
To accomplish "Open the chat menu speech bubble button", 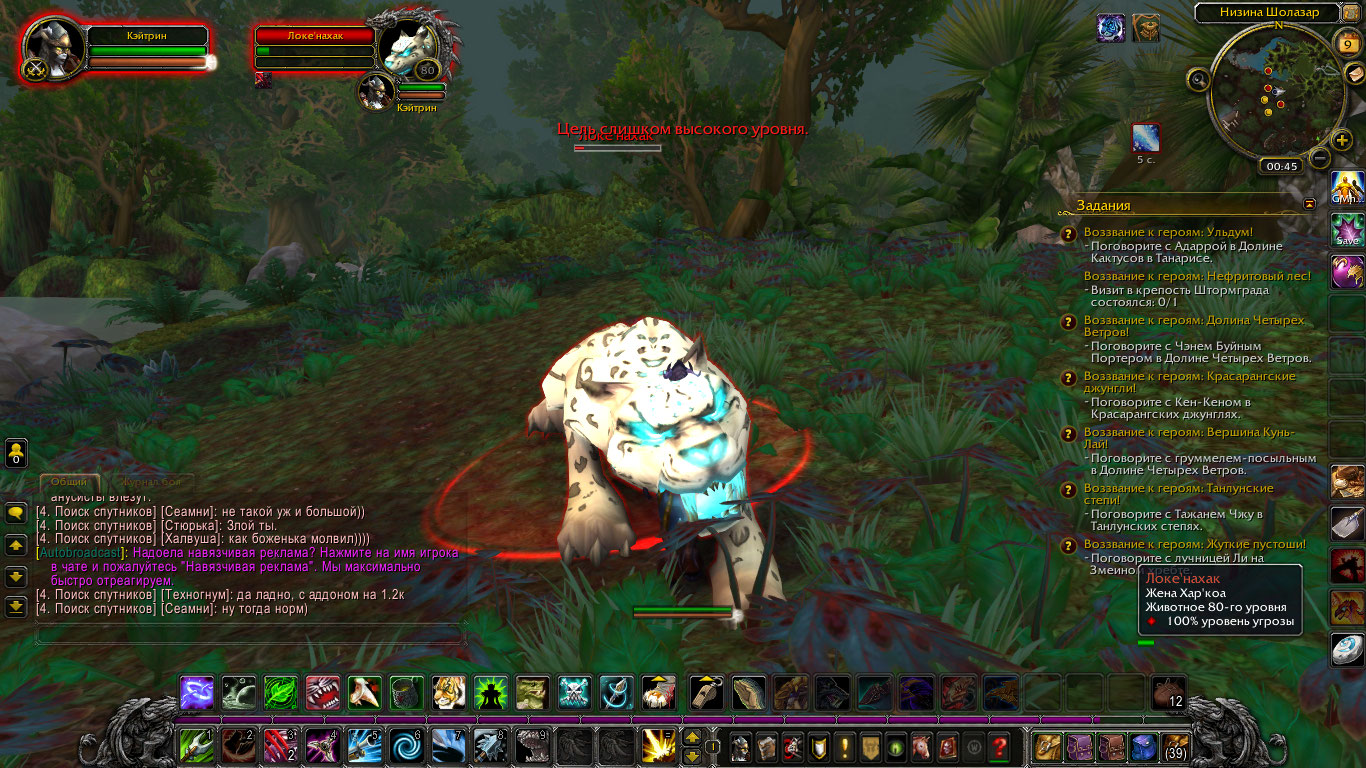I will (x=16, y=512).
